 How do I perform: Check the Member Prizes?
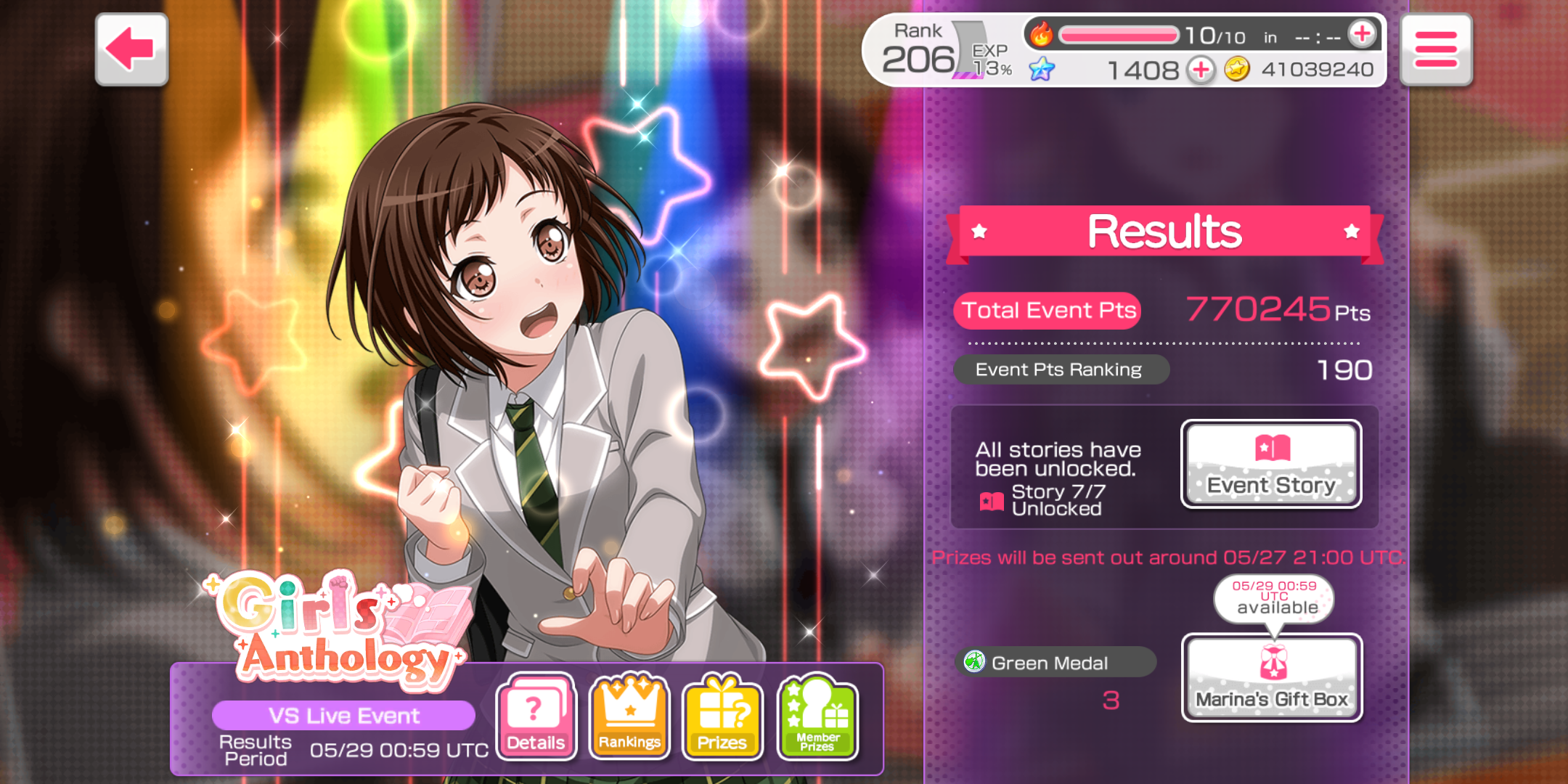click(x=817, y=716)
